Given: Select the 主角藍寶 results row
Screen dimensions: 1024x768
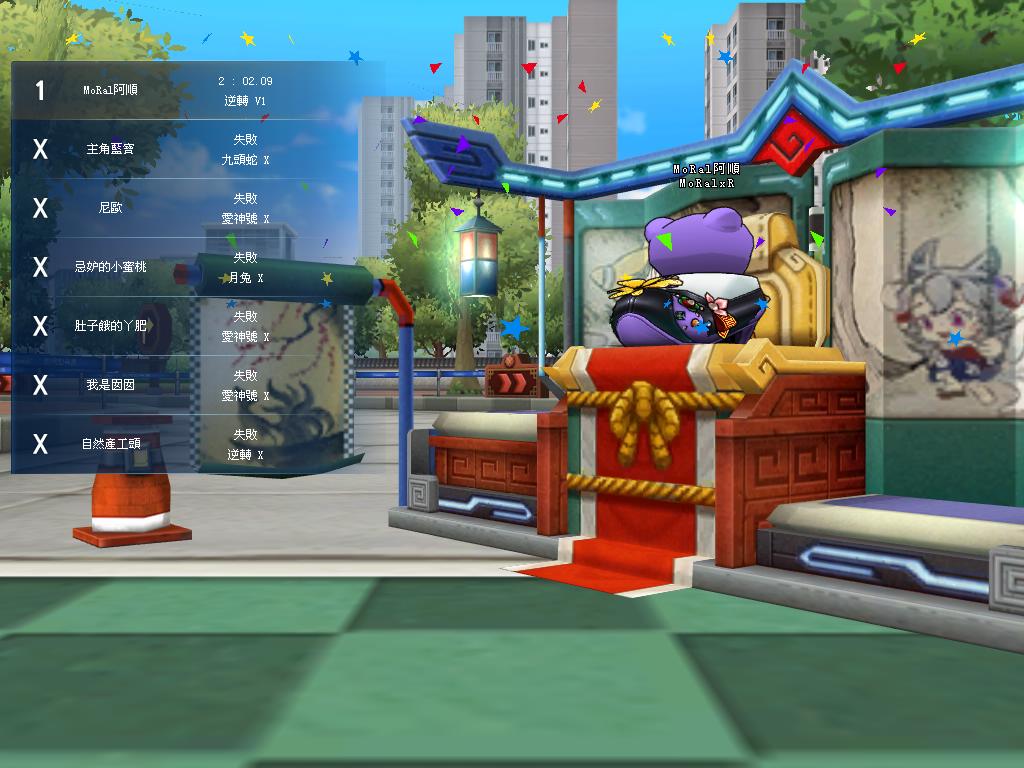Looking at the screenshot, I should (197, 149).
